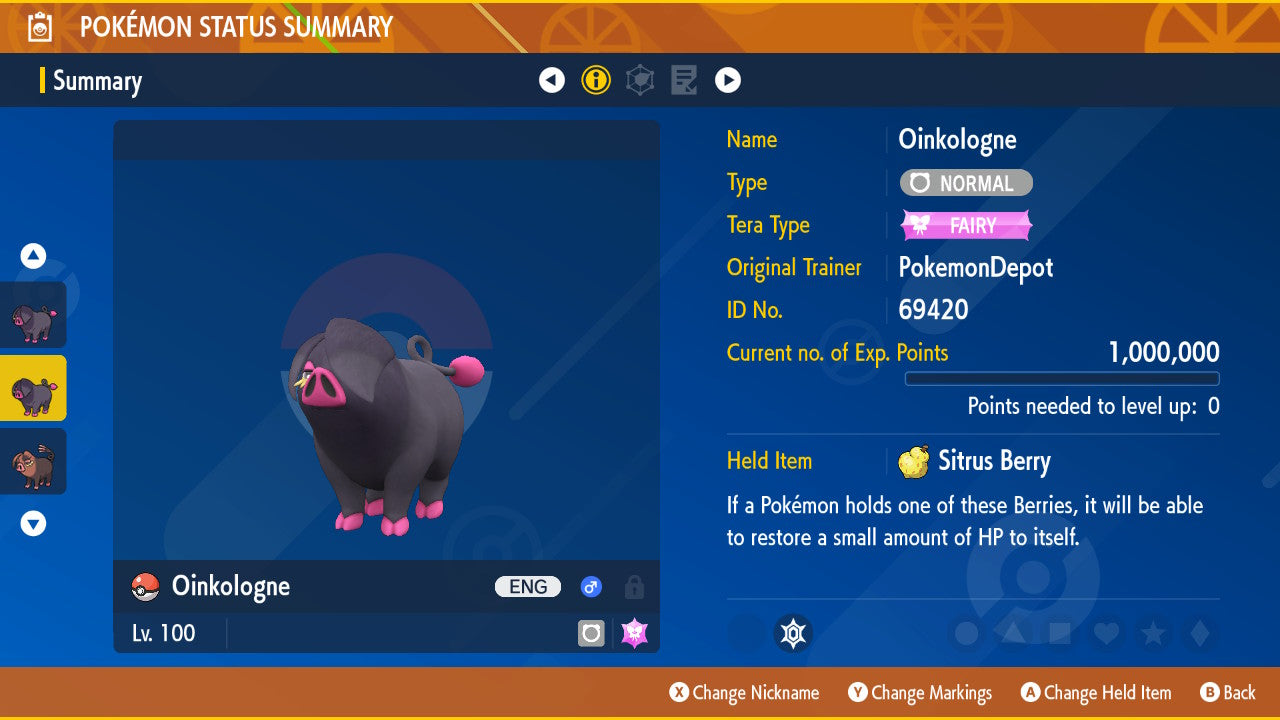Screen dimensions: 1280x720
Task: Go to previous summary page arrow
Action: (552, 80)
